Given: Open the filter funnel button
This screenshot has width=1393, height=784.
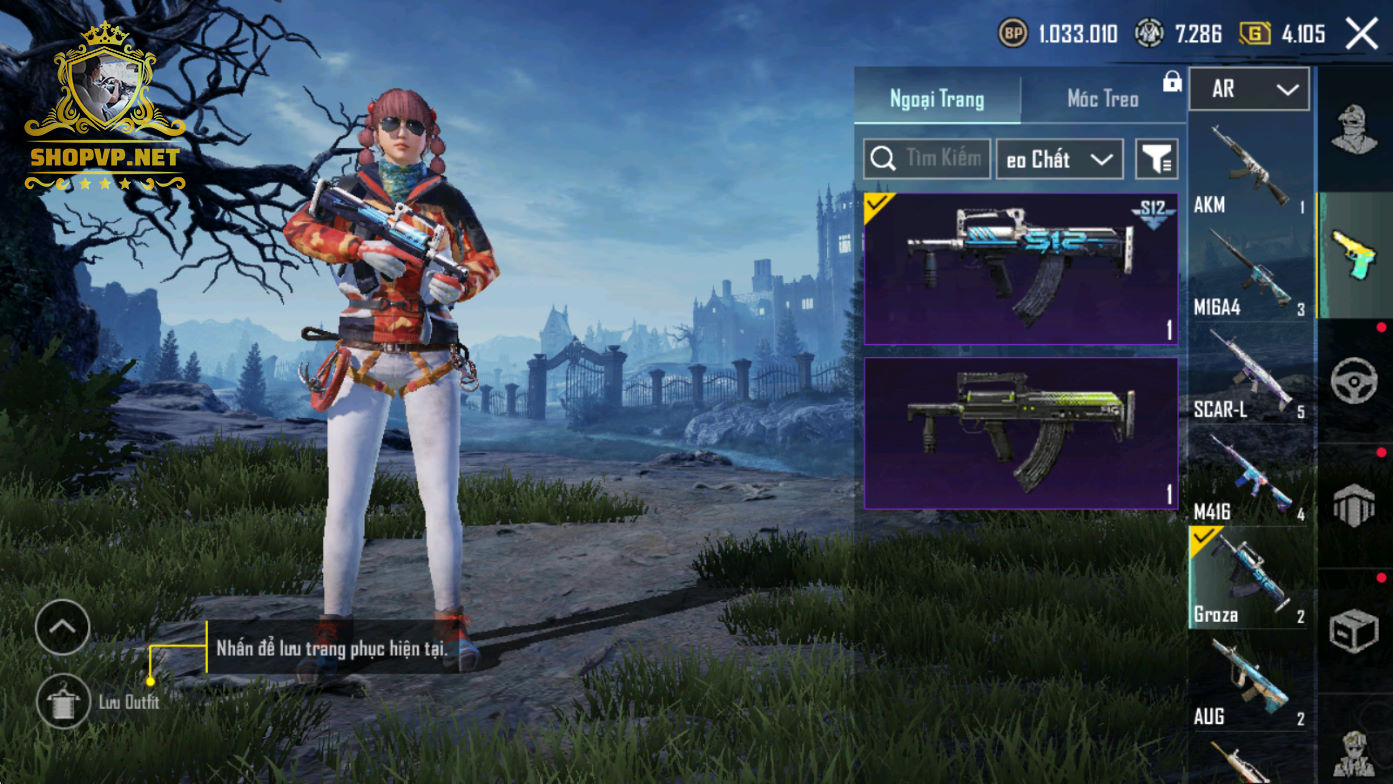Looking at the screenshot, I should click(1157, 159).
